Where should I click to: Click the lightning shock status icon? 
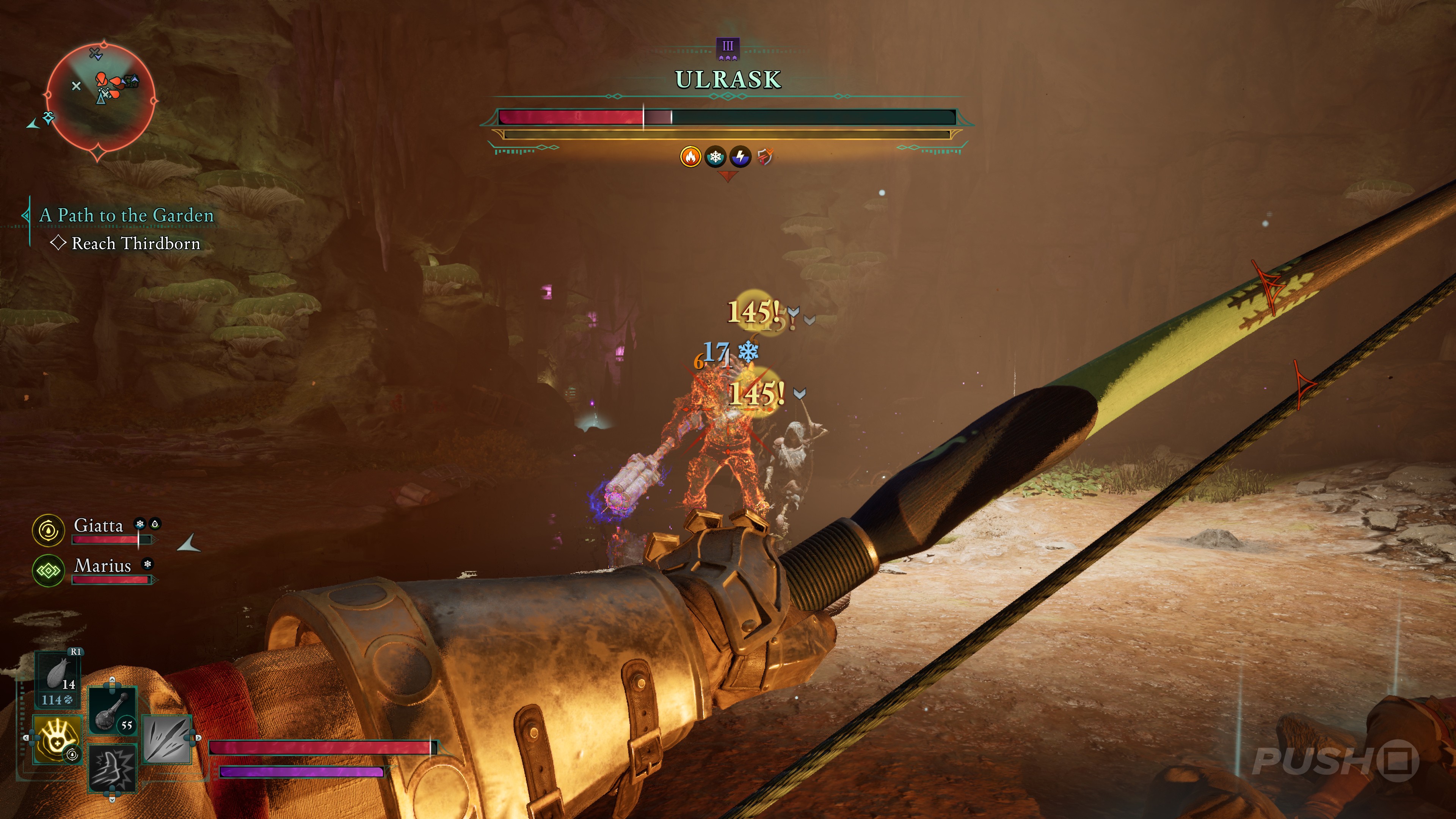pyautogui.click(x=741, y=157)
